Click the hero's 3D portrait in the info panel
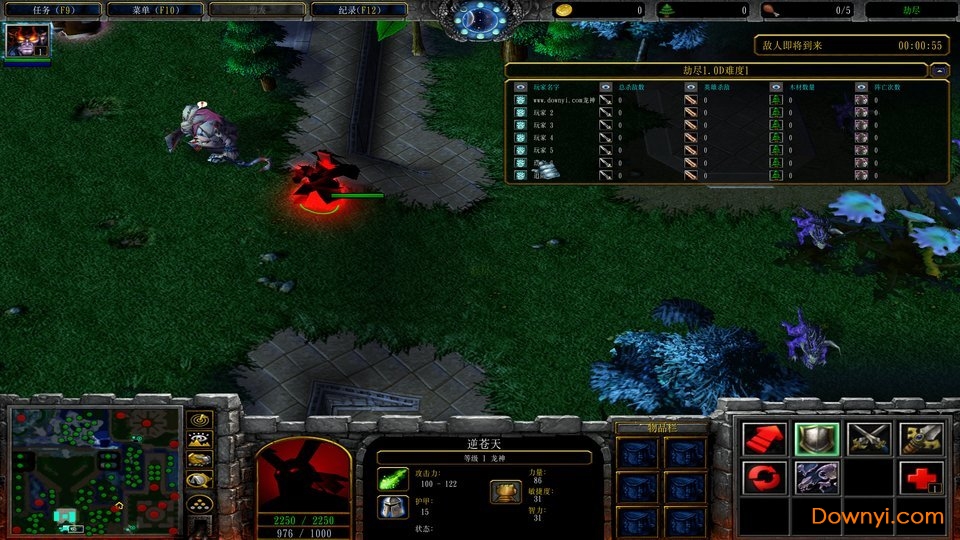The height and width of the screenshot is (540, 960). click(x=303, y=475)
